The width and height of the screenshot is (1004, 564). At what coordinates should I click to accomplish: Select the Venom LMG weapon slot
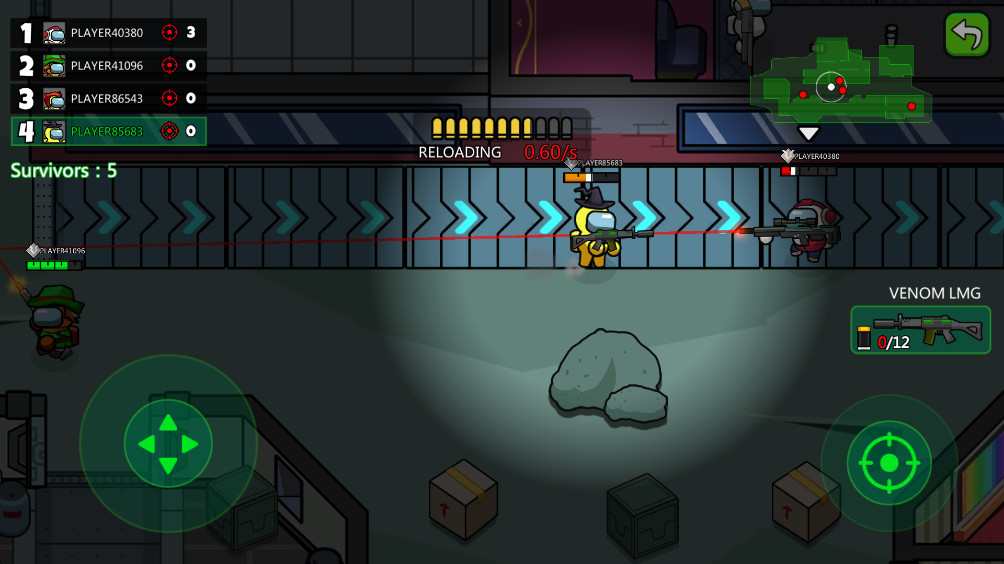920,330
